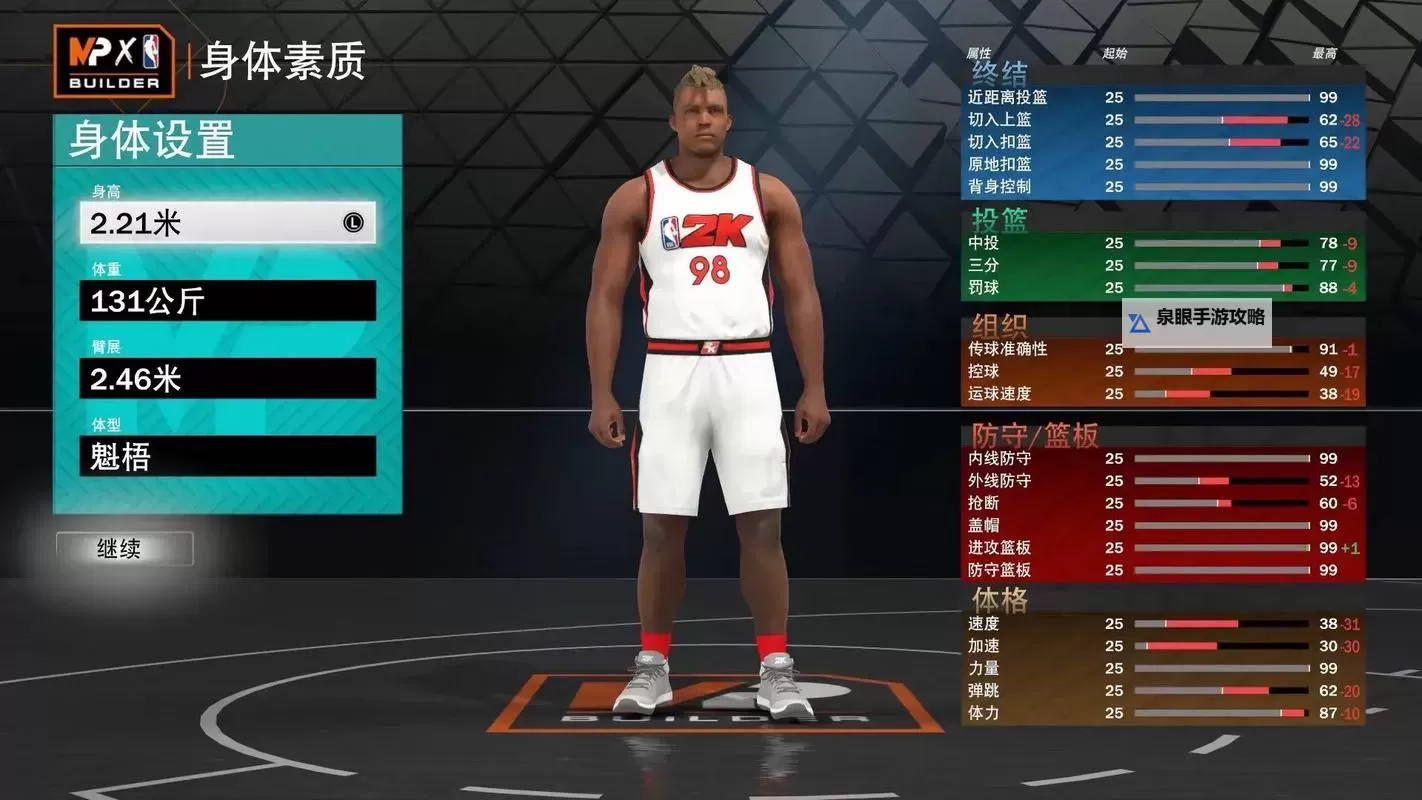Select the 臂展 wingspan field showing 2.46米
The image size is (1422, 800).
tap(228, 379)
